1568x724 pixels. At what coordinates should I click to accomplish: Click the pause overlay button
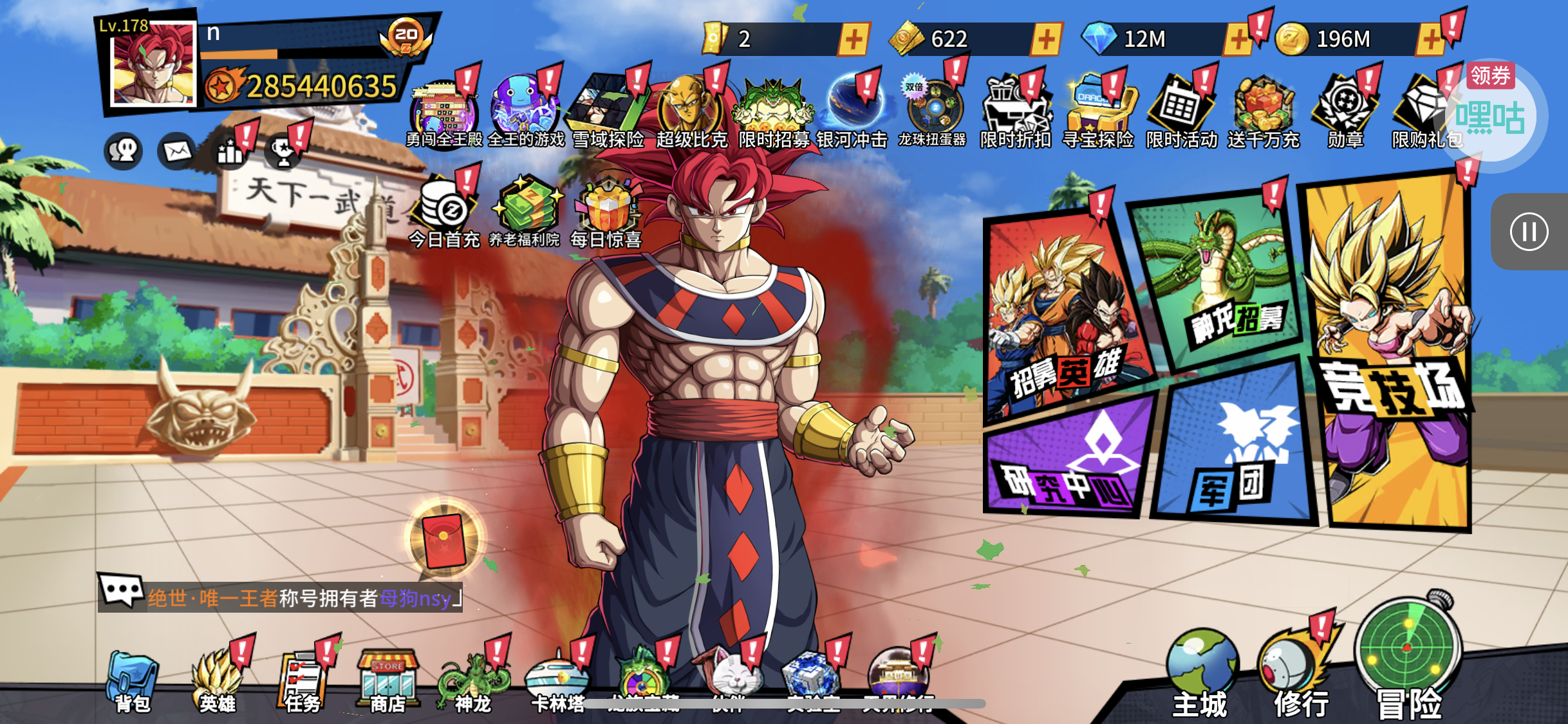pyautogui.click(x=1529, y=232)
